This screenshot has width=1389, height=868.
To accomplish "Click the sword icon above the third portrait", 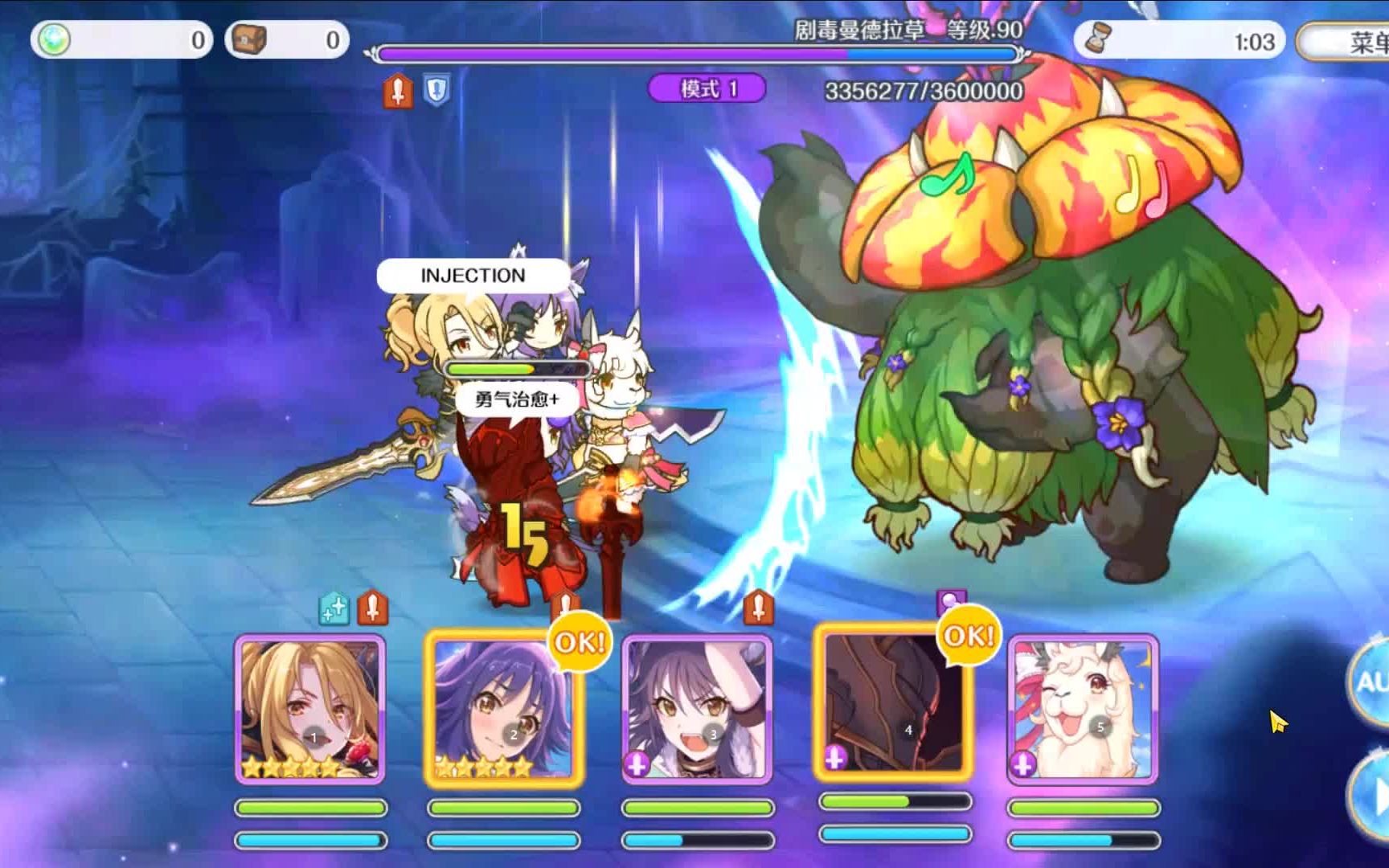I will coord(760,608).
